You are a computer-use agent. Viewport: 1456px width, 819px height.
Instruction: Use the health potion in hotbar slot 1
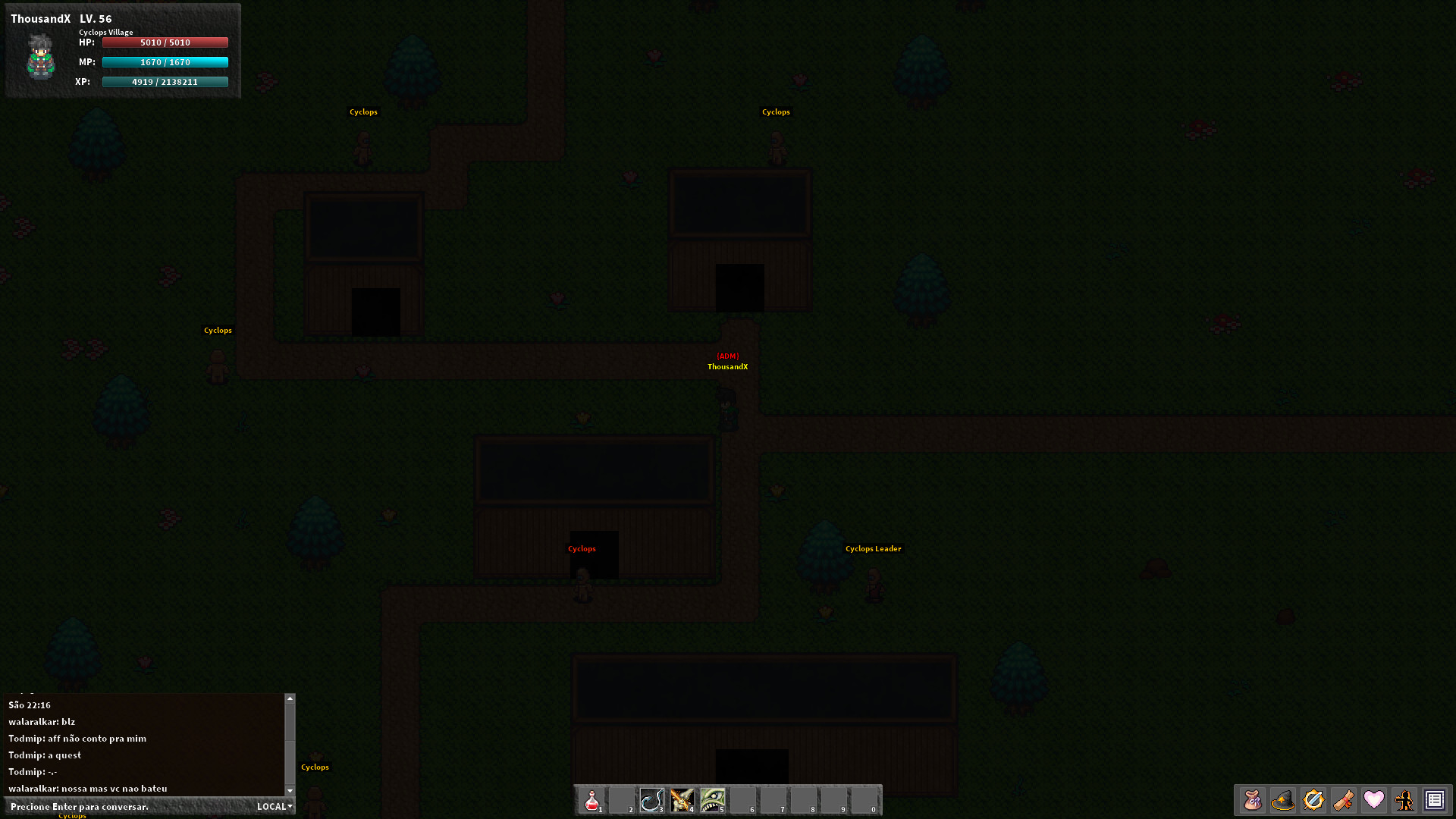click(x=591, y=800)
